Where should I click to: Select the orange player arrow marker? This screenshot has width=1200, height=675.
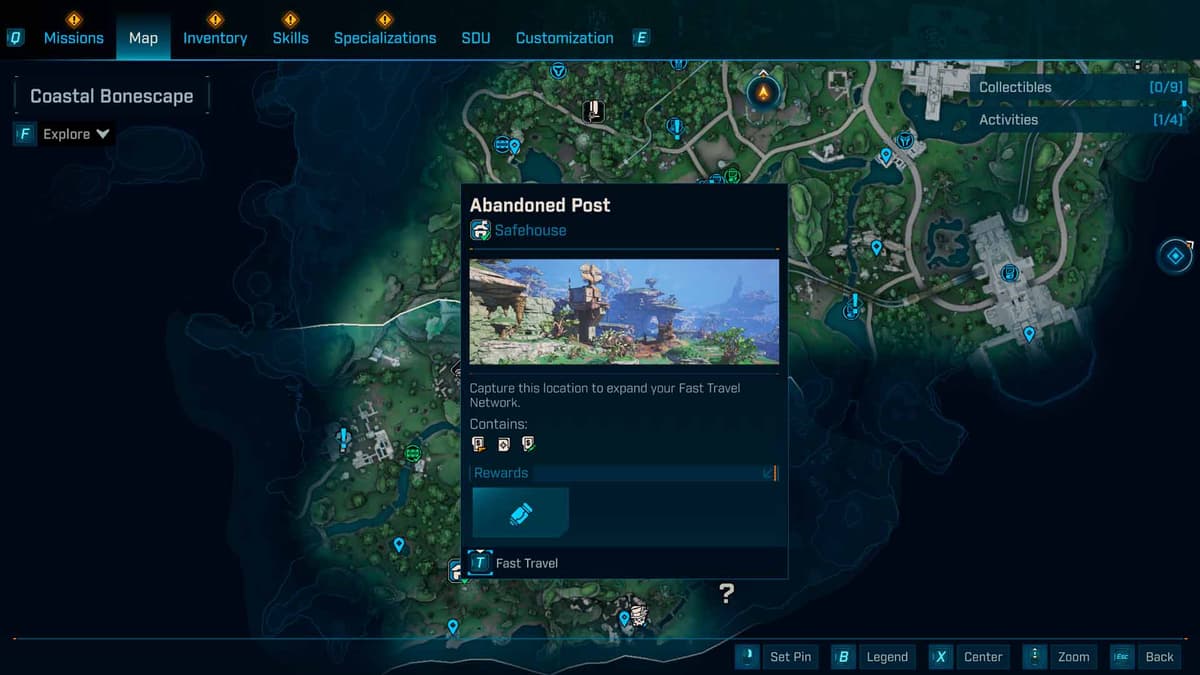coord(763,92)
